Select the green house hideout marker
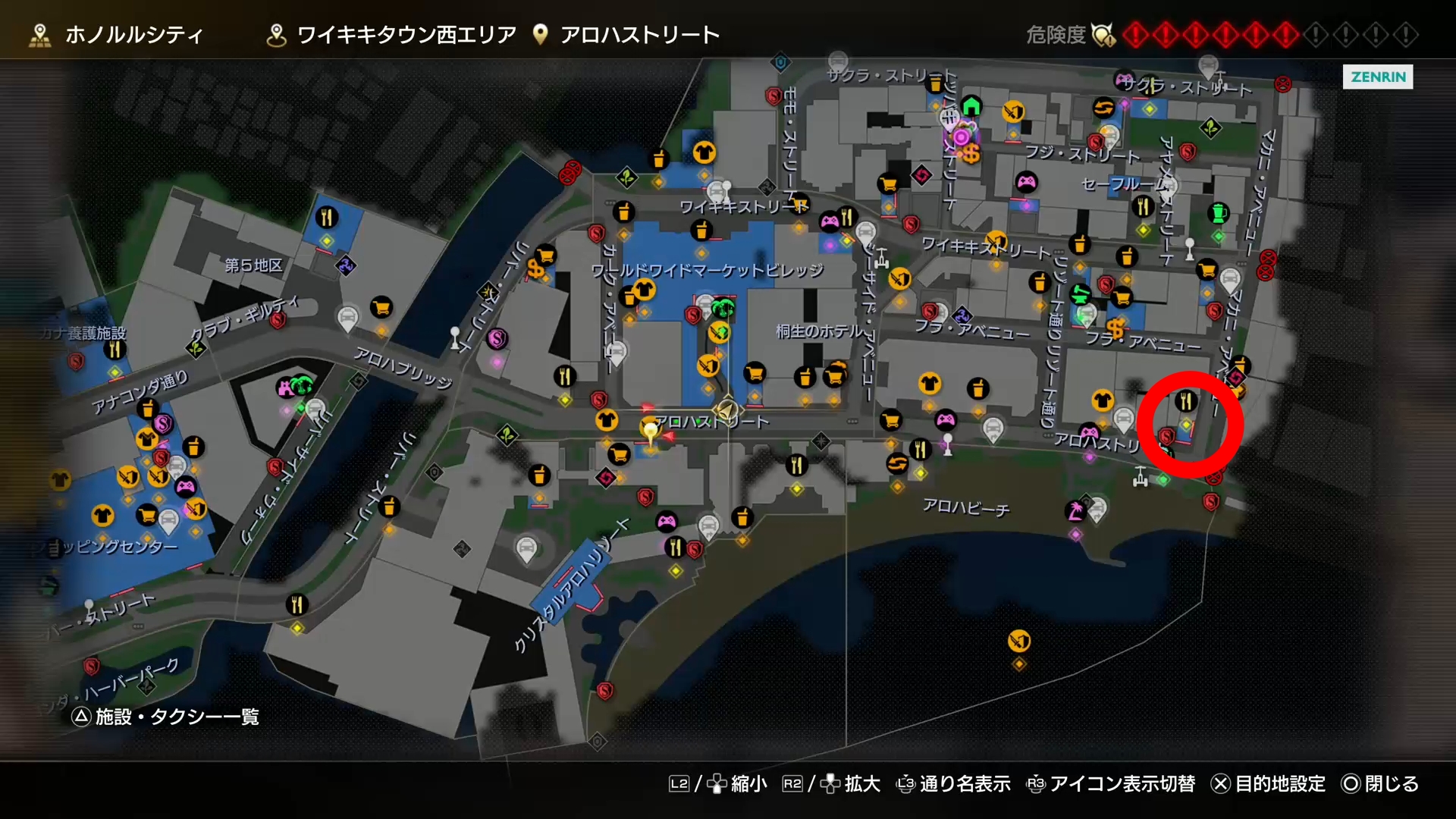Viewport: 1456px width, 819px height. (x=971, y=106)
